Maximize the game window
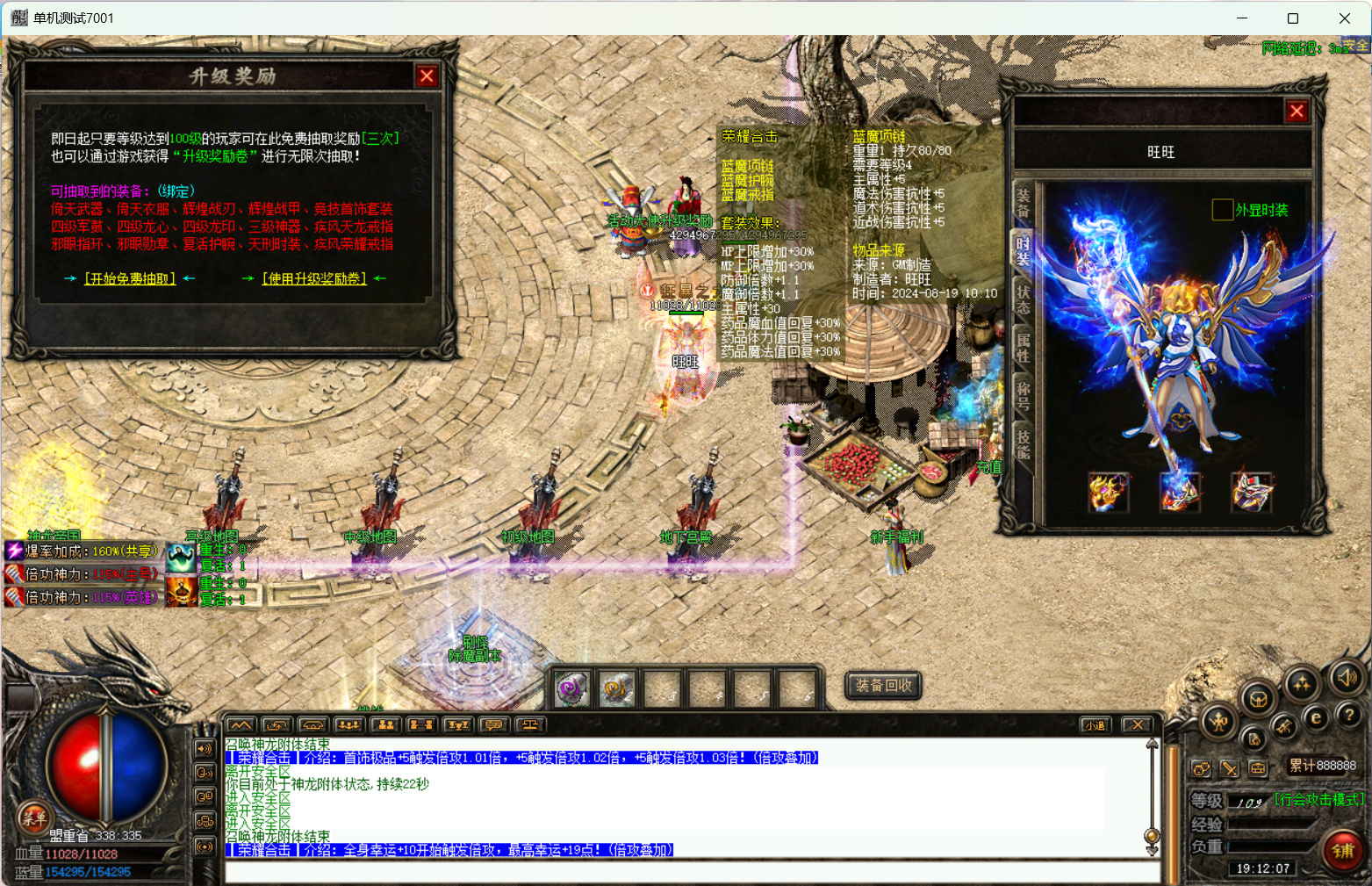 coord(1292,18)
